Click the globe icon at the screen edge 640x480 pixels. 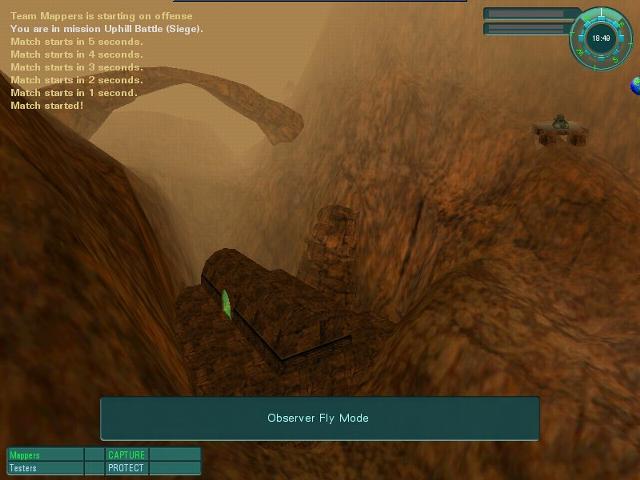tap(635, 86)
